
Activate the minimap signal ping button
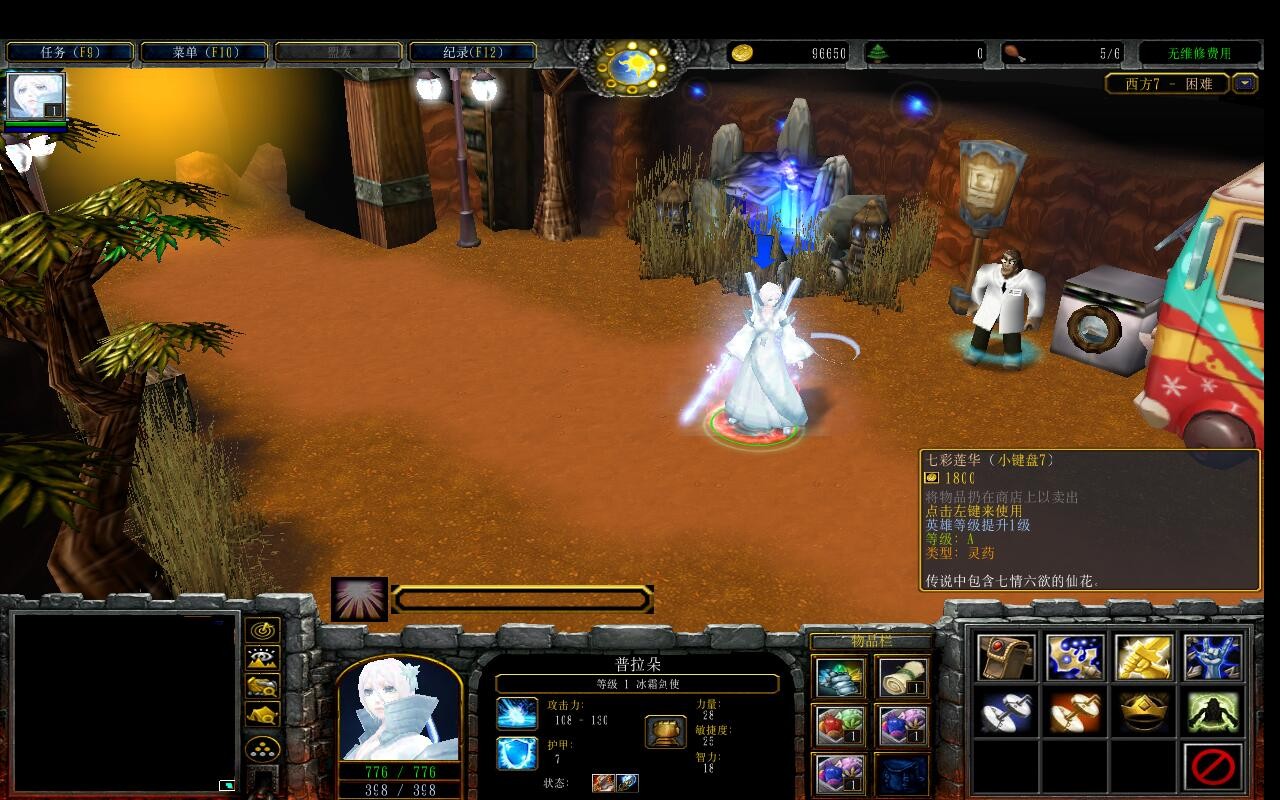pos(263,631)
